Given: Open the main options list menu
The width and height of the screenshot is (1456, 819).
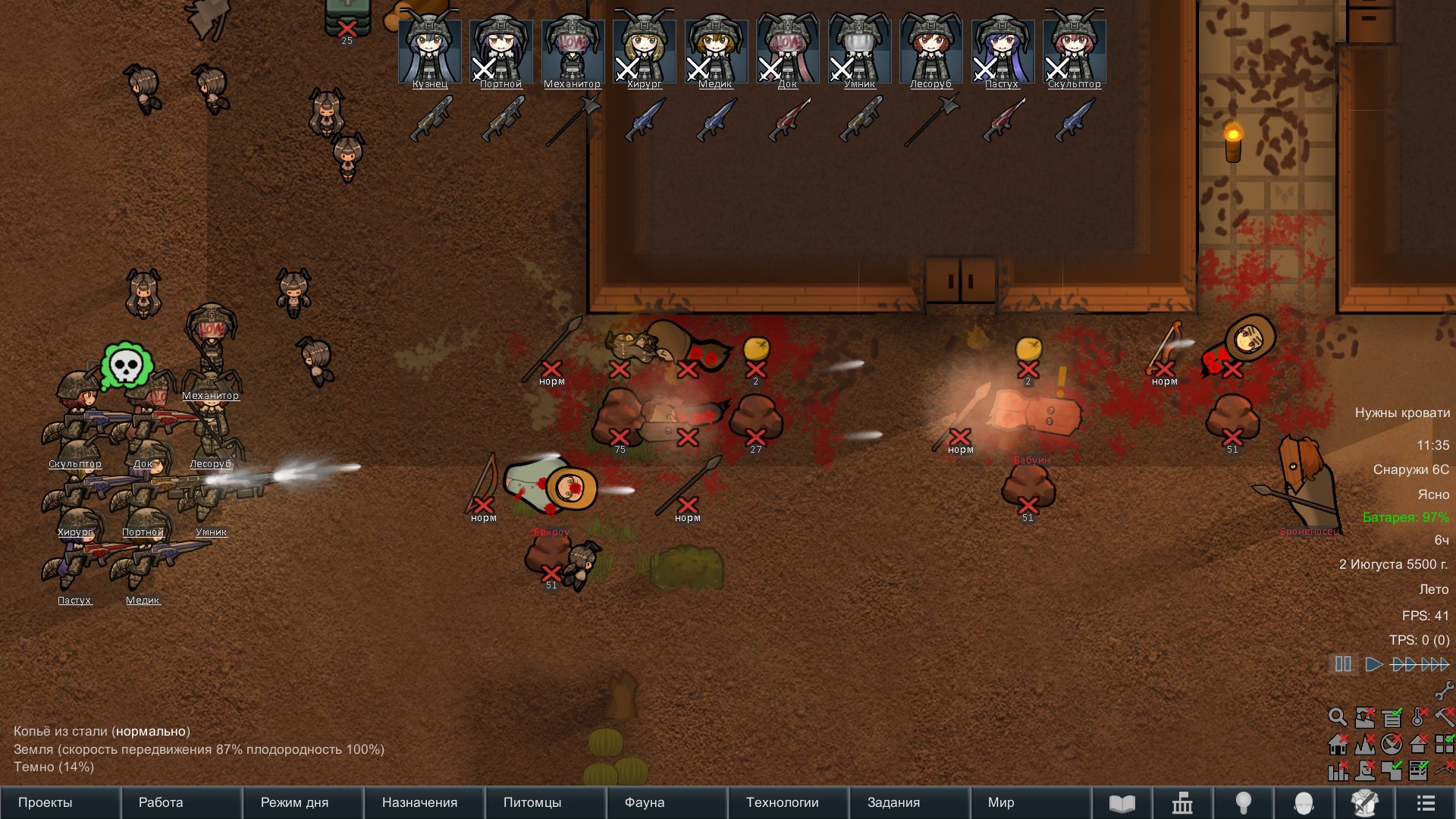Looking at the screenshot, I should pyautogui.click(x=1426, y=802).
